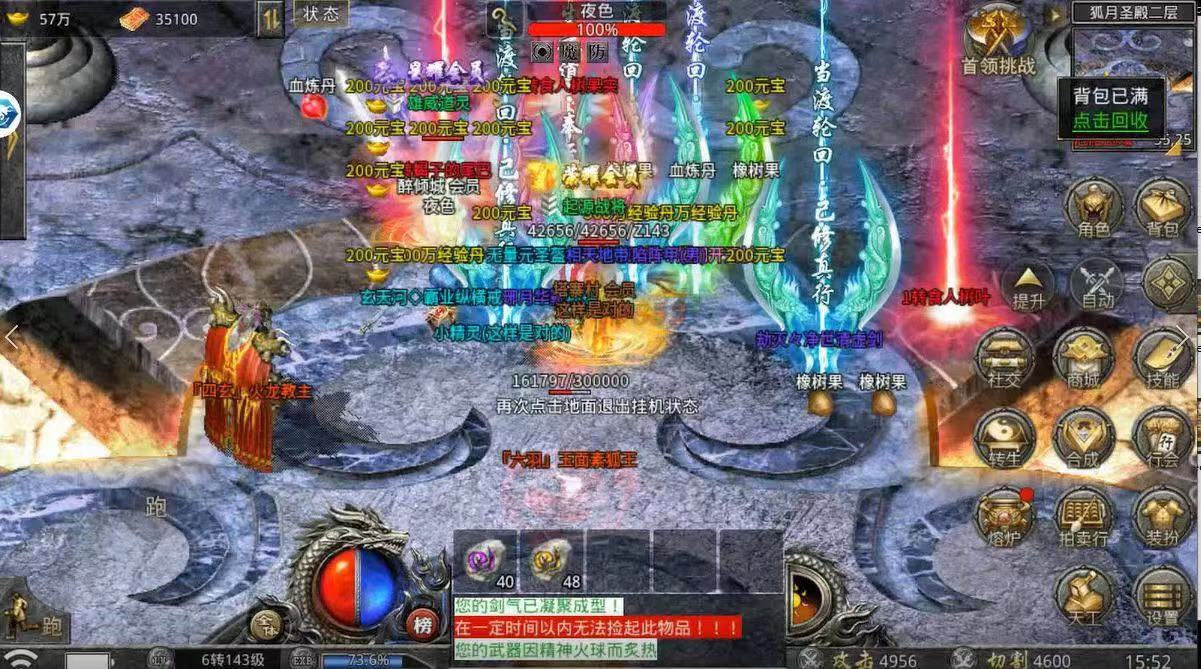Open the 榜 ranking button

pyautogui.click(x=424, y=622)
